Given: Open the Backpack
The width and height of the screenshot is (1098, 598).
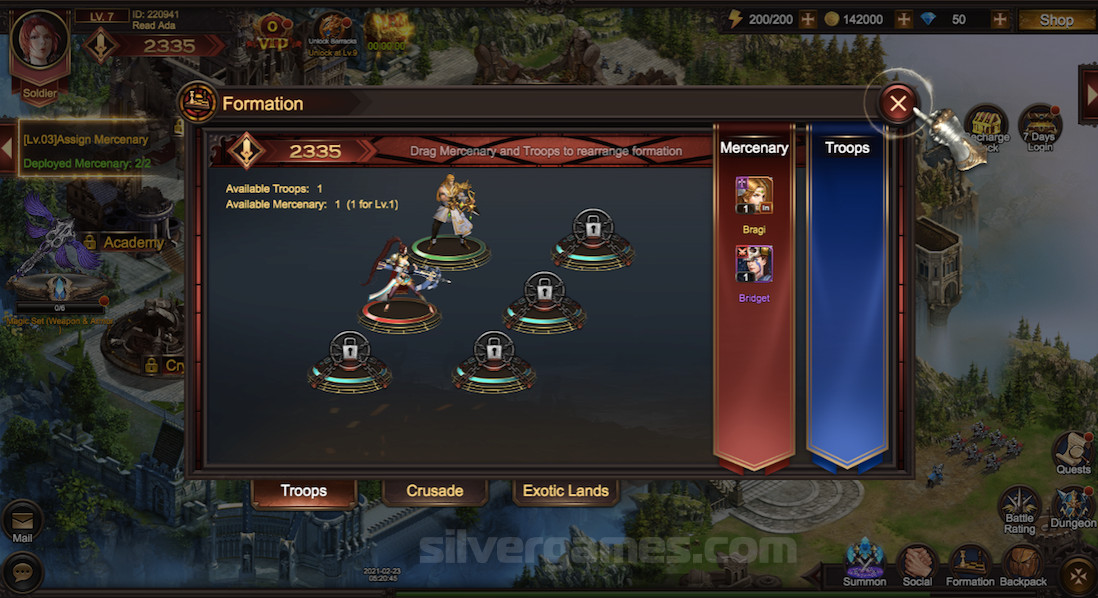Looking at the screenshot, I should (1023, 564).
